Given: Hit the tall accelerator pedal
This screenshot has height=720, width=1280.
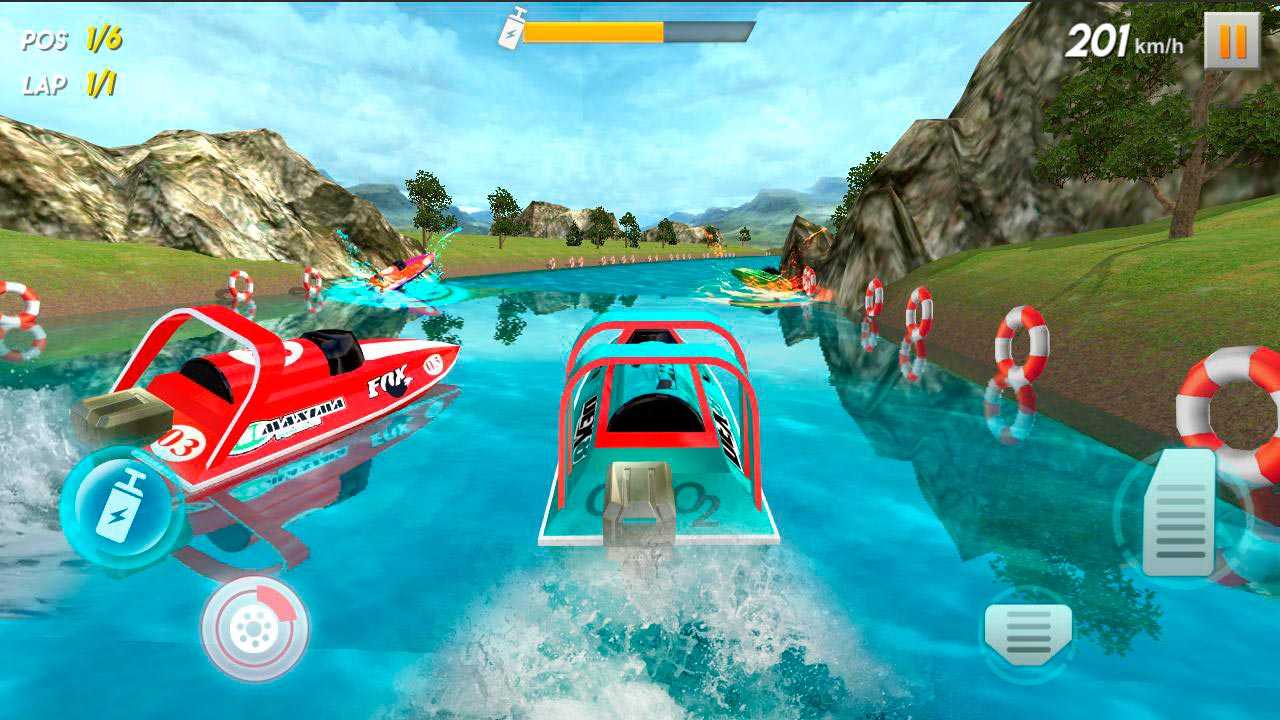Looking at the screenshot, I should tap(1179, 513).
